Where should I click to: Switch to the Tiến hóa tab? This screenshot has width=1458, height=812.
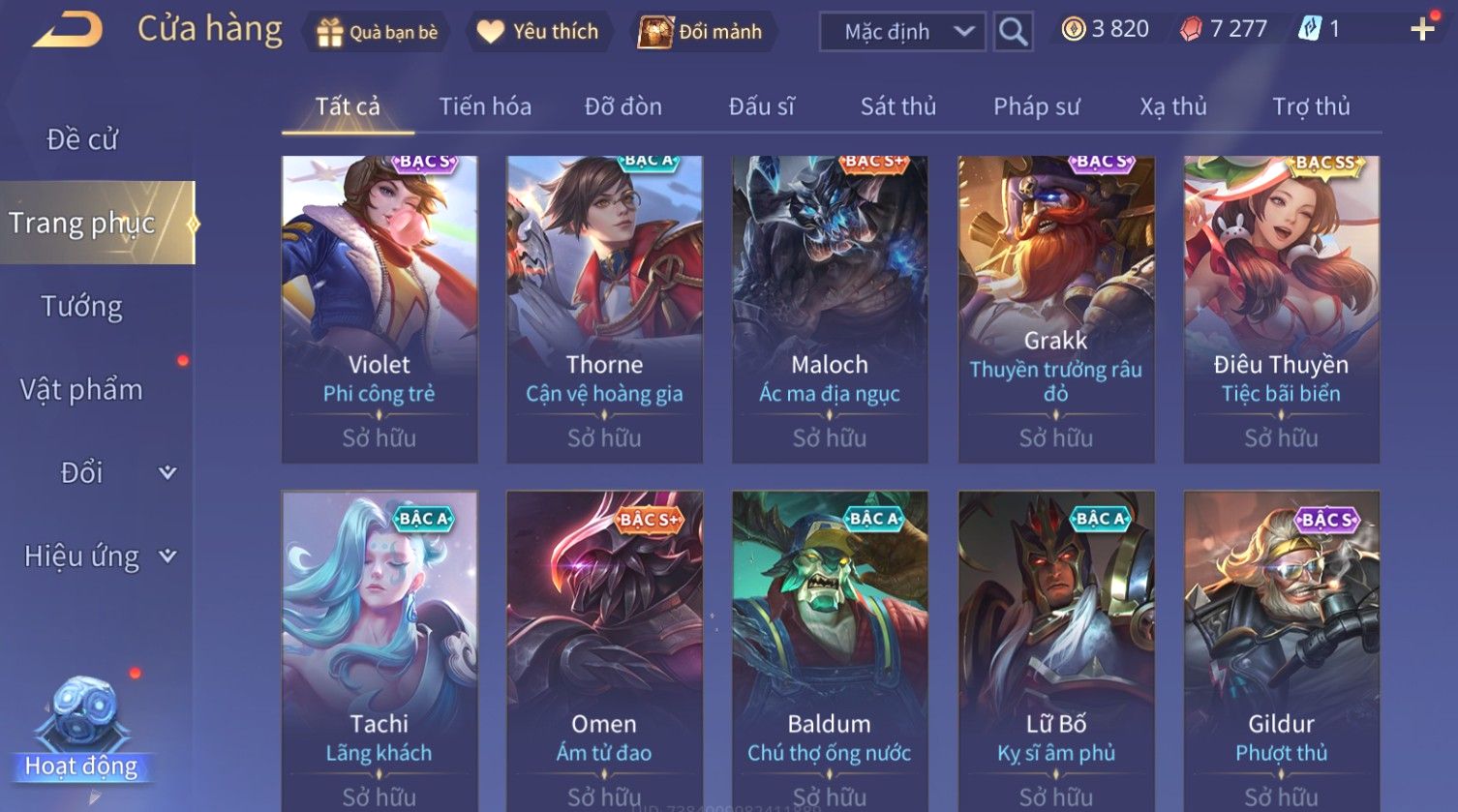(485, 106)
